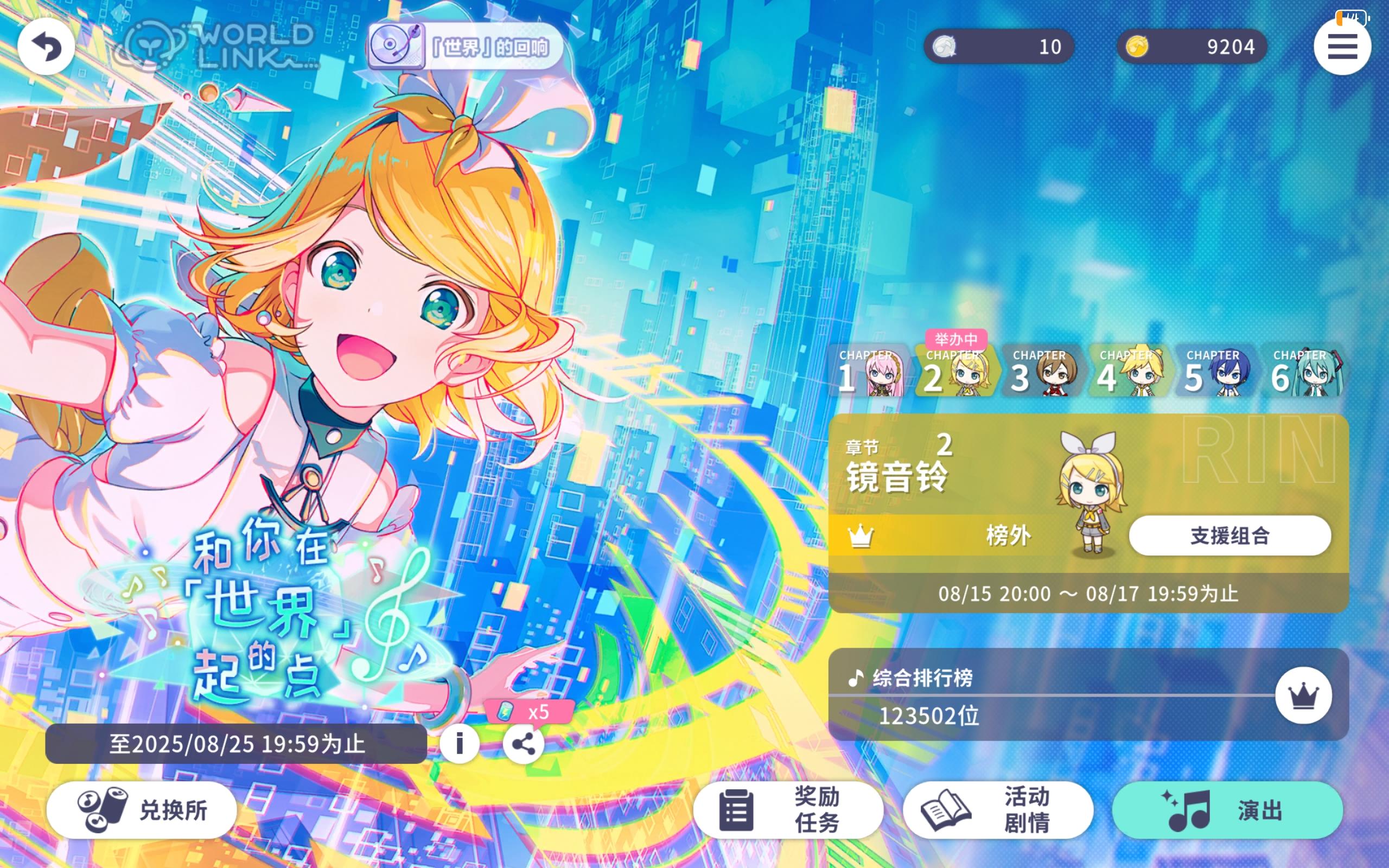
Task: Switch to Chapter 6 with Miku
Action: [1303, 373]
